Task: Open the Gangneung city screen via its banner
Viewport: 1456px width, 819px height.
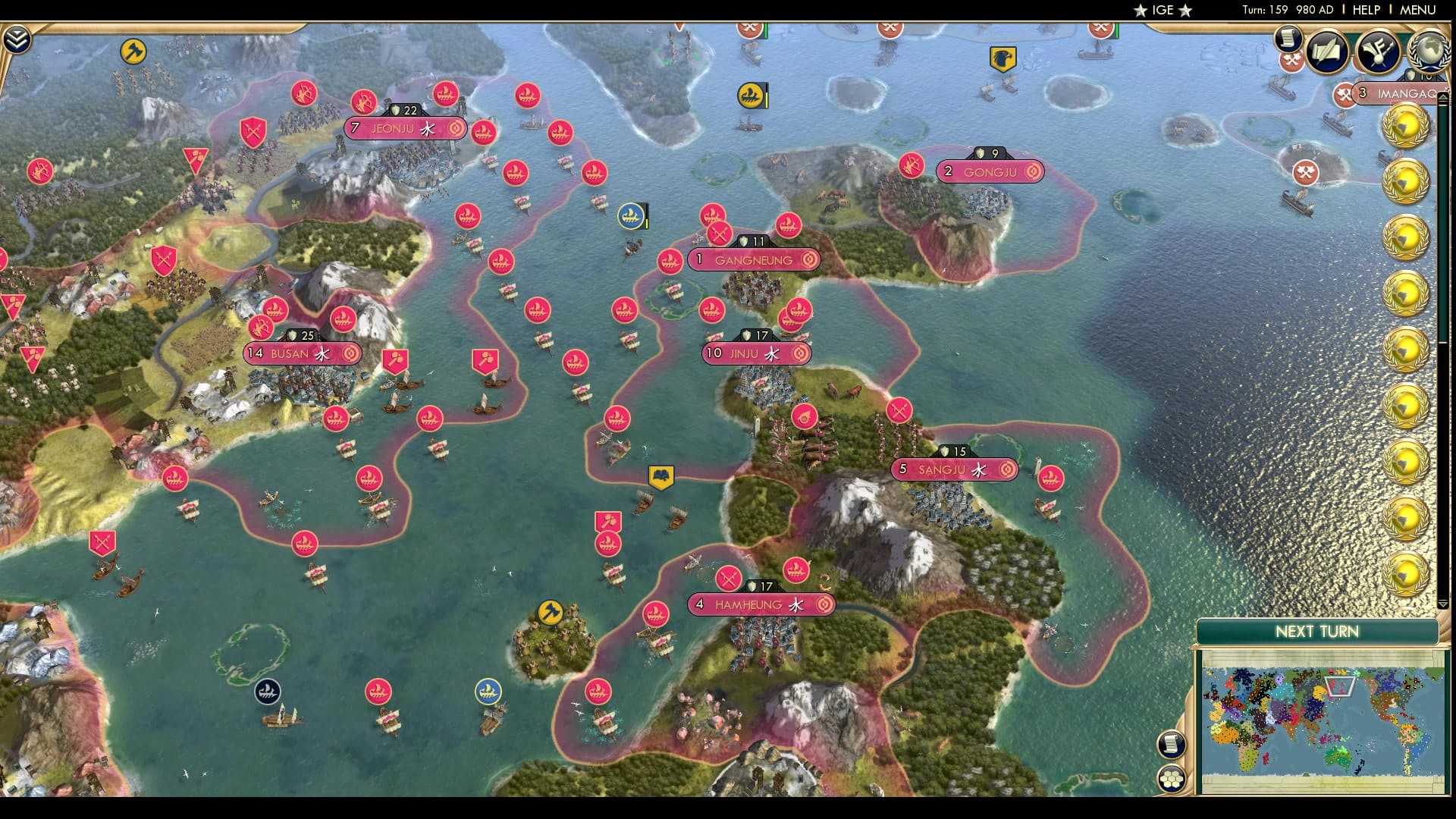Action: click(755, 260)
